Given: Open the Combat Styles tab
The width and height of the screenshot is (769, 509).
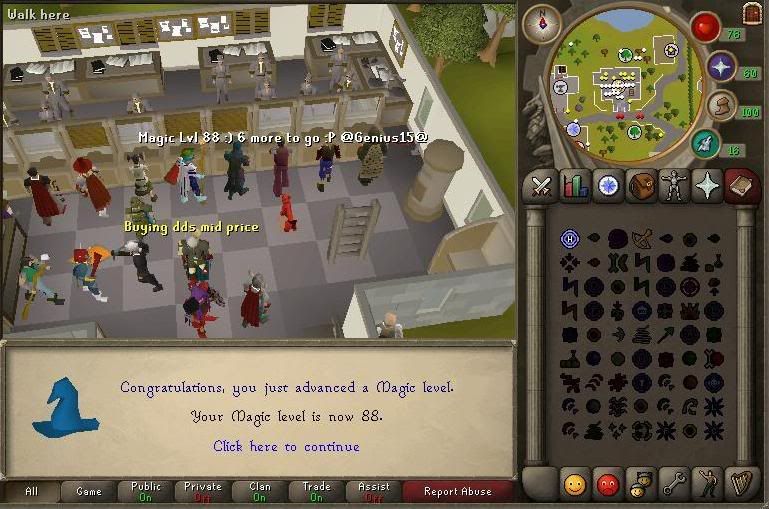Looking at the screenshot, I should pos(541,187).
